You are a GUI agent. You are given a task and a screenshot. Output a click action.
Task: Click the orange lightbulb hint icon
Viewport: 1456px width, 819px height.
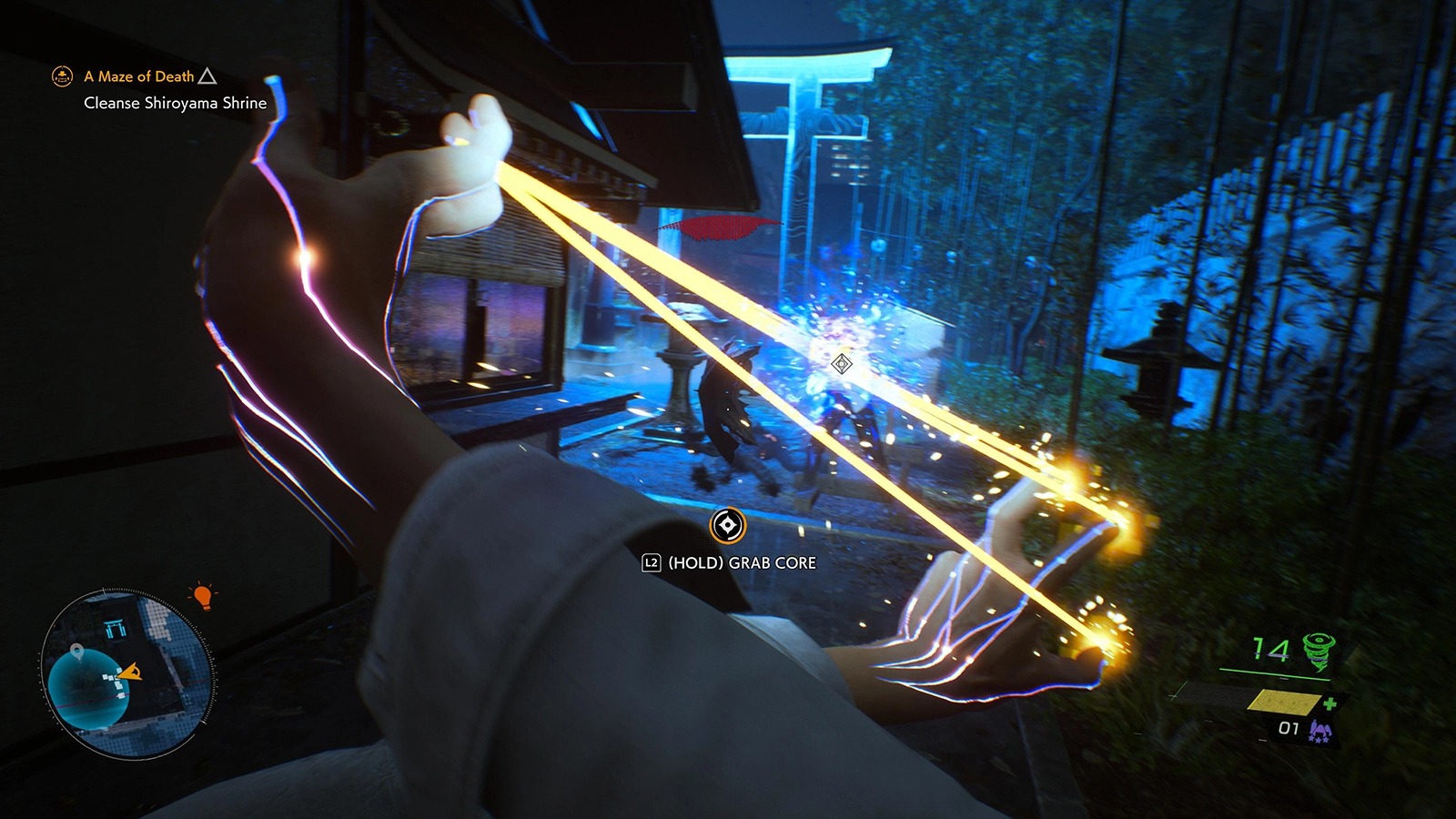(x=202, y=597)
